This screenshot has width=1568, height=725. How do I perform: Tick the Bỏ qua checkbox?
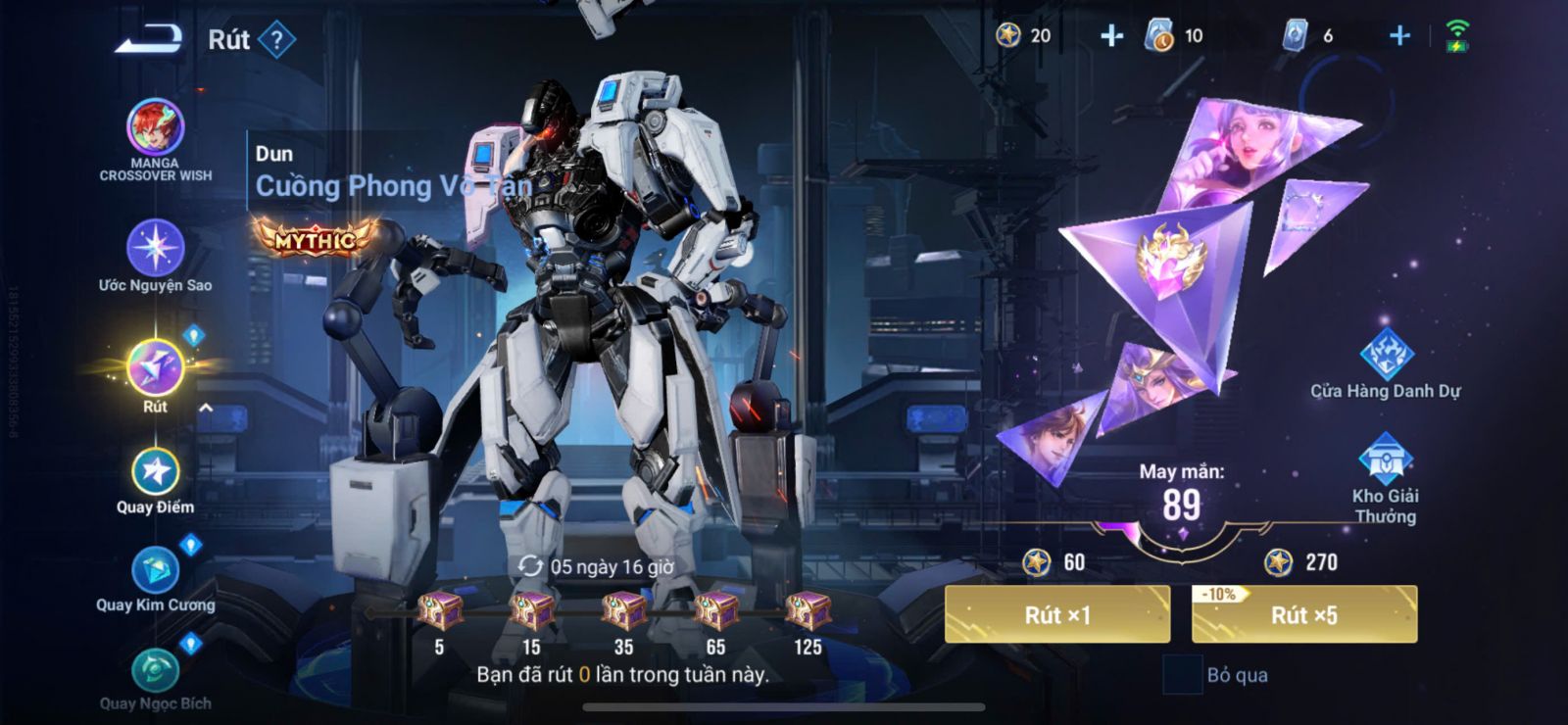coord(1182,675)
